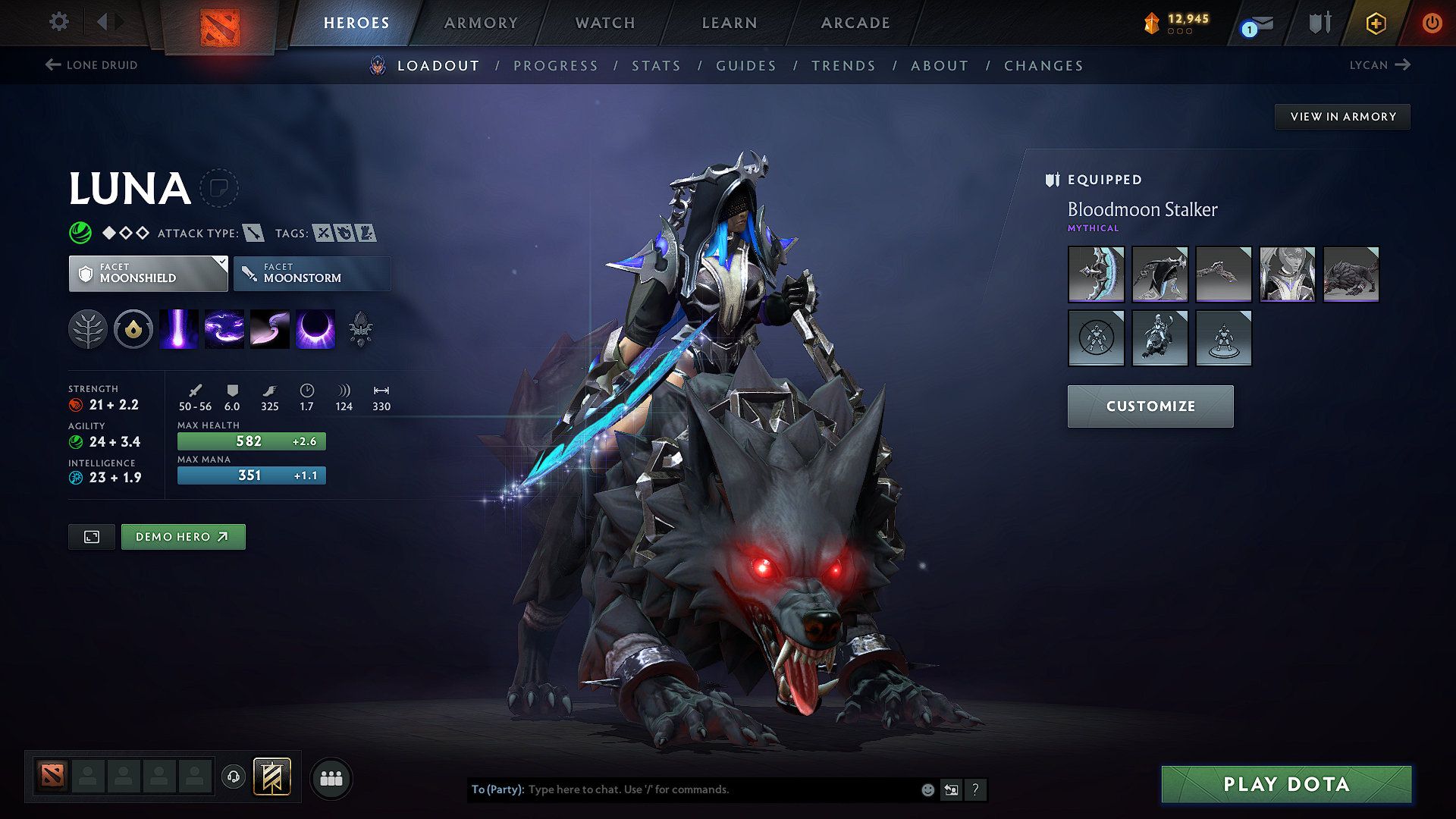Image resolution: width=1456 pixels, height=819 pixels.
Task: Expand the Moonshield facet dropdown
Action: pos(148,273)
